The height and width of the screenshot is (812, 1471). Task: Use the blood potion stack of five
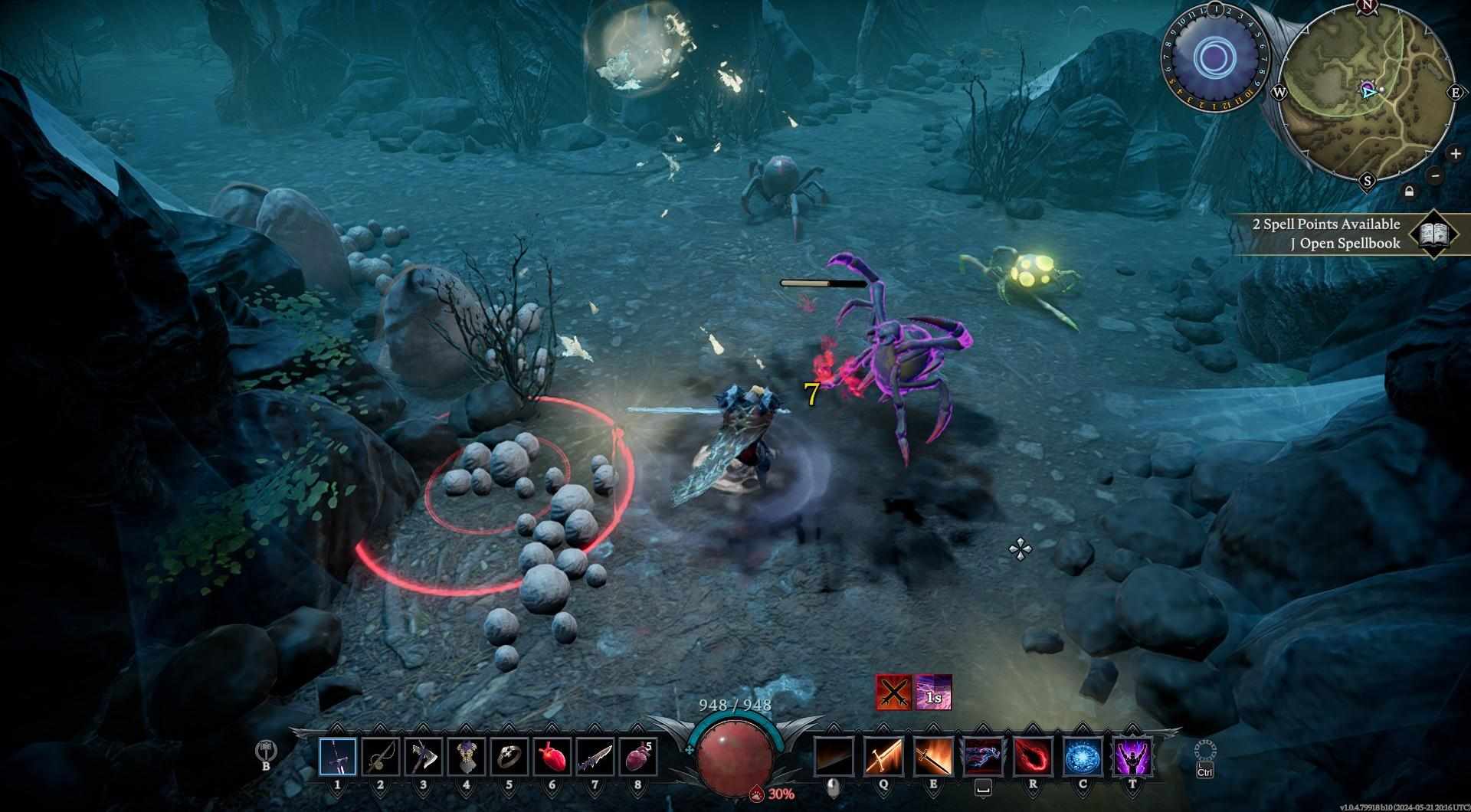pos(638,757)
